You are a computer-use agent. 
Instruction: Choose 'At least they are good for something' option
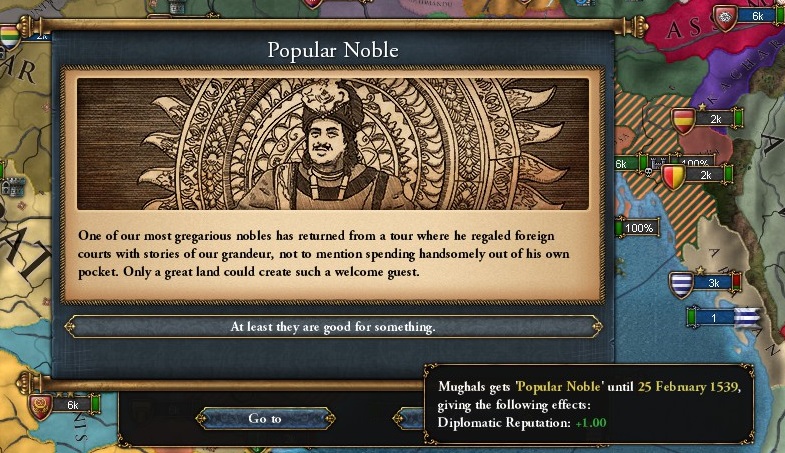pyautogui.click(x=333, y=327)
